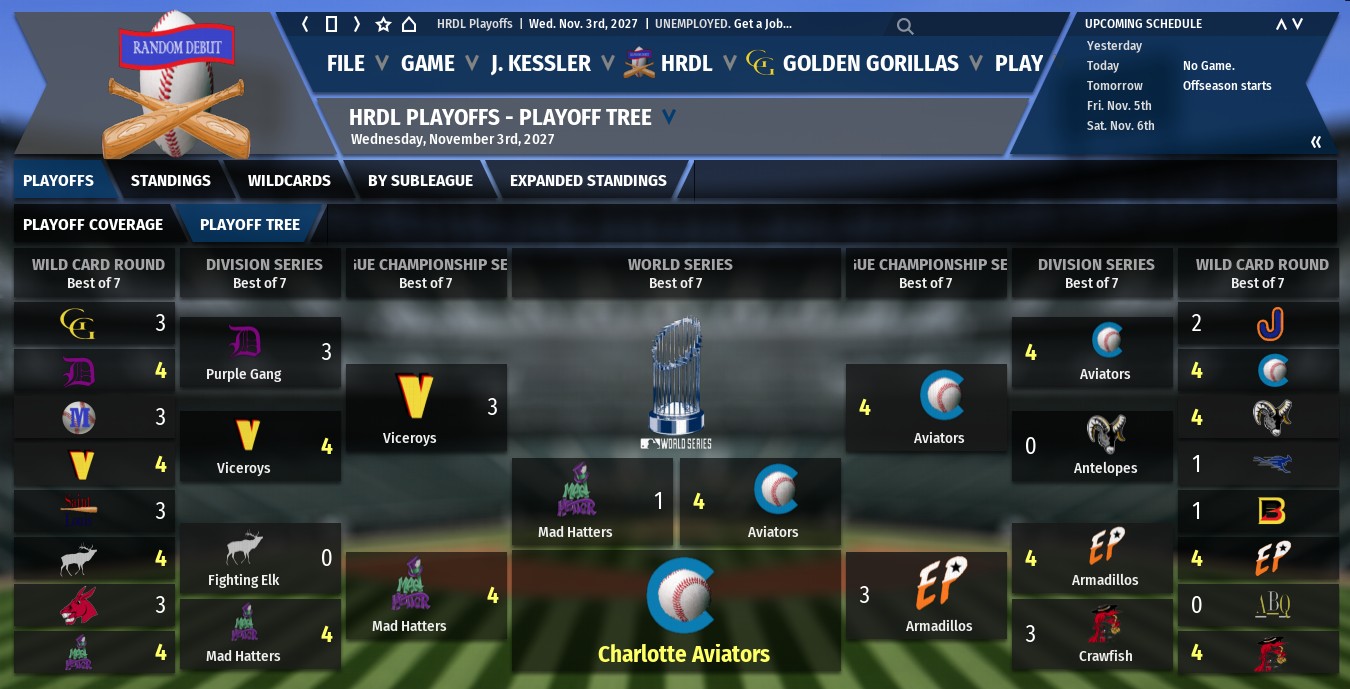Select the PLAYOFF TREE subtab
This screenshot has width=1350, height=689.
[250, 225]
